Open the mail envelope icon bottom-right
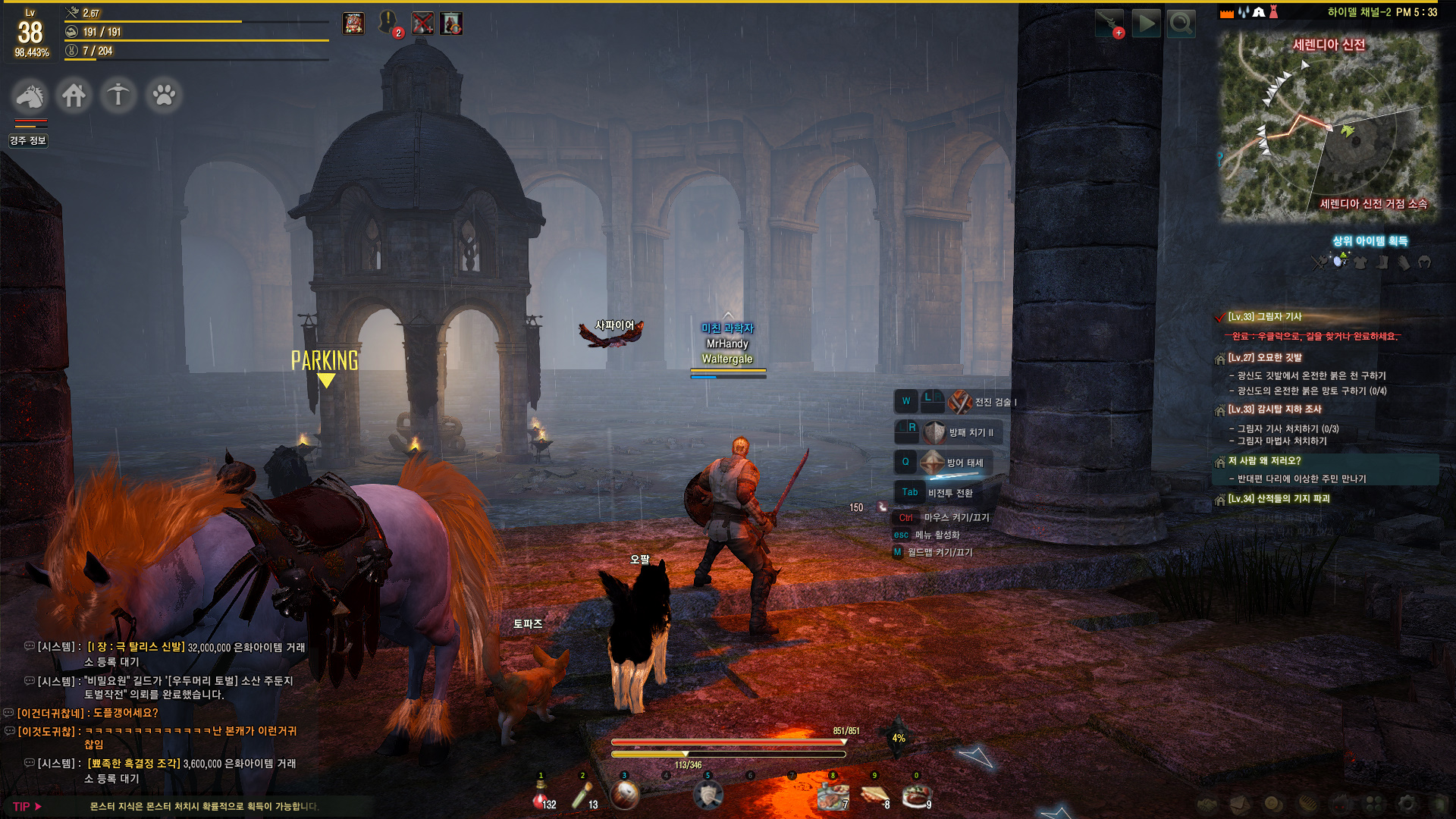 coord(1240,804)
